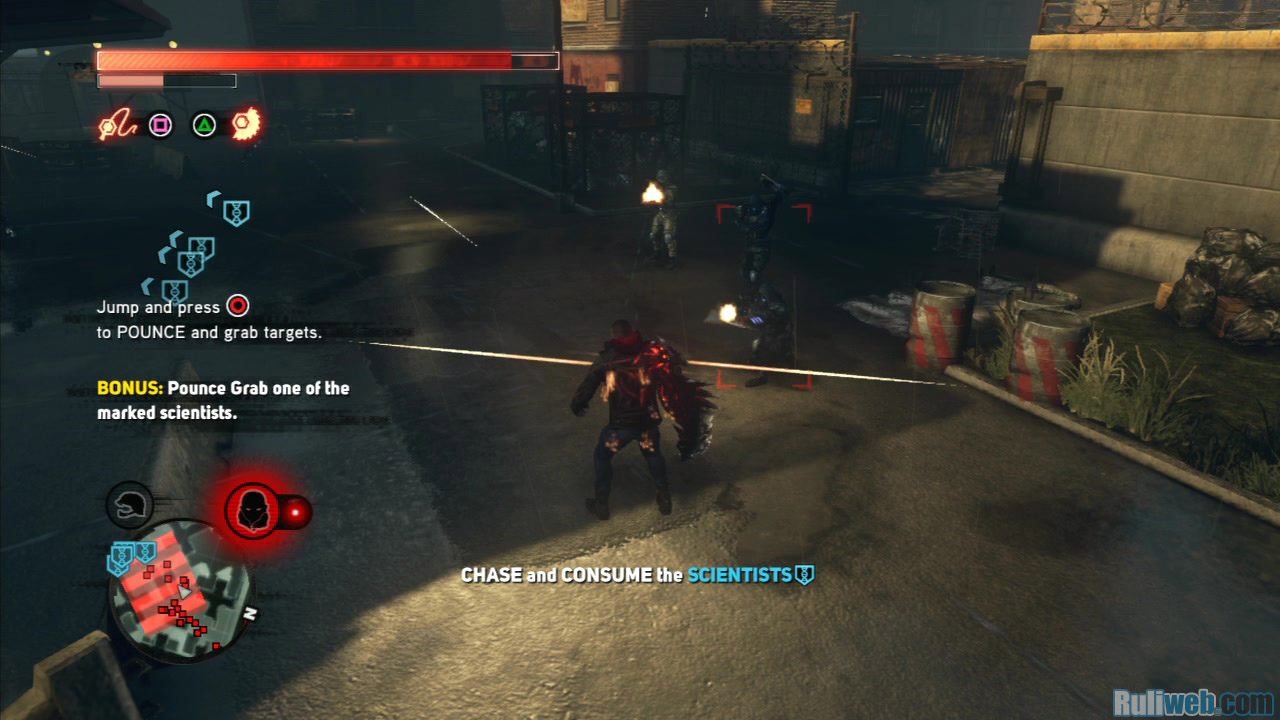The image size is (1280, 720).
Task: Click the bonus objective about marked scientists
Action: point(223,400)
